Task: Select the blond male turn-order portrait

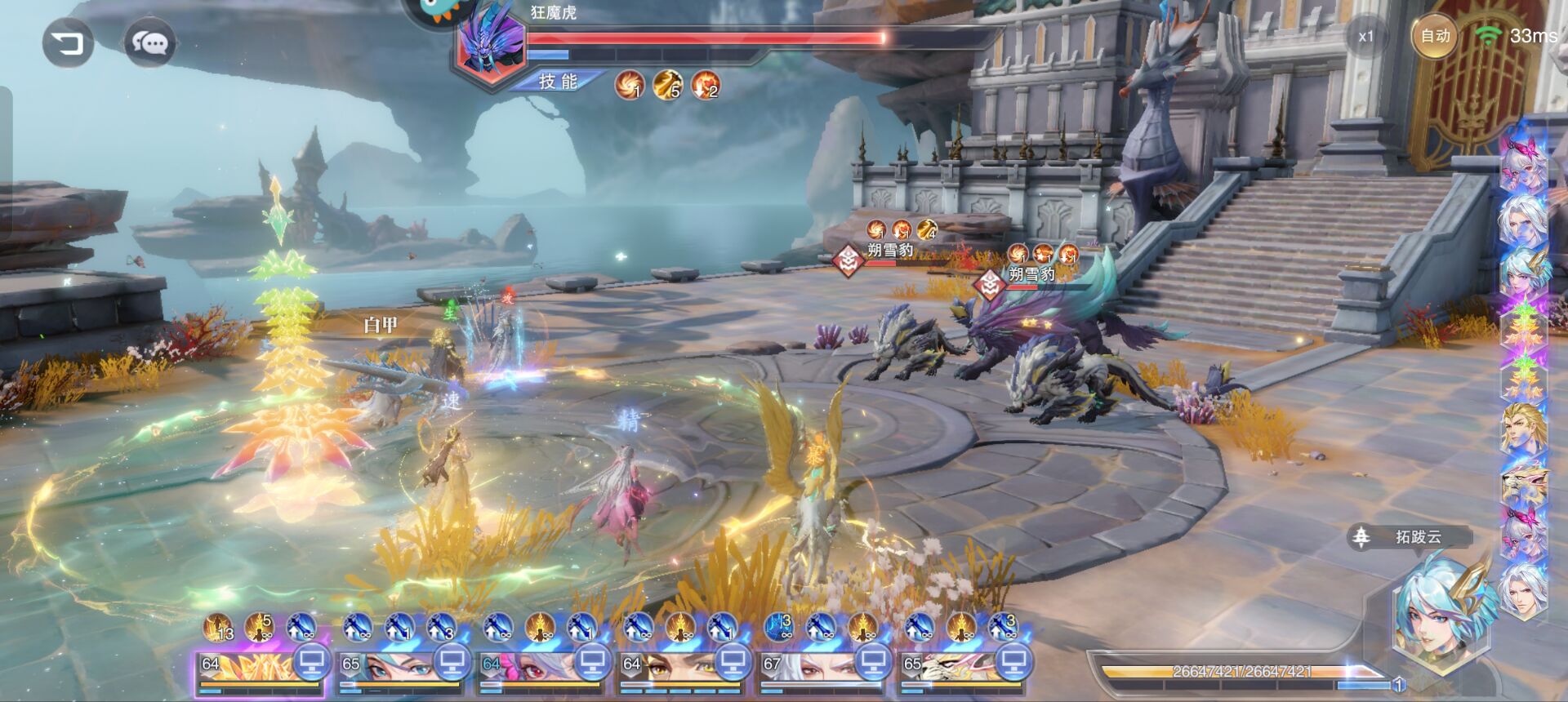Action: tap(1524, 429)
